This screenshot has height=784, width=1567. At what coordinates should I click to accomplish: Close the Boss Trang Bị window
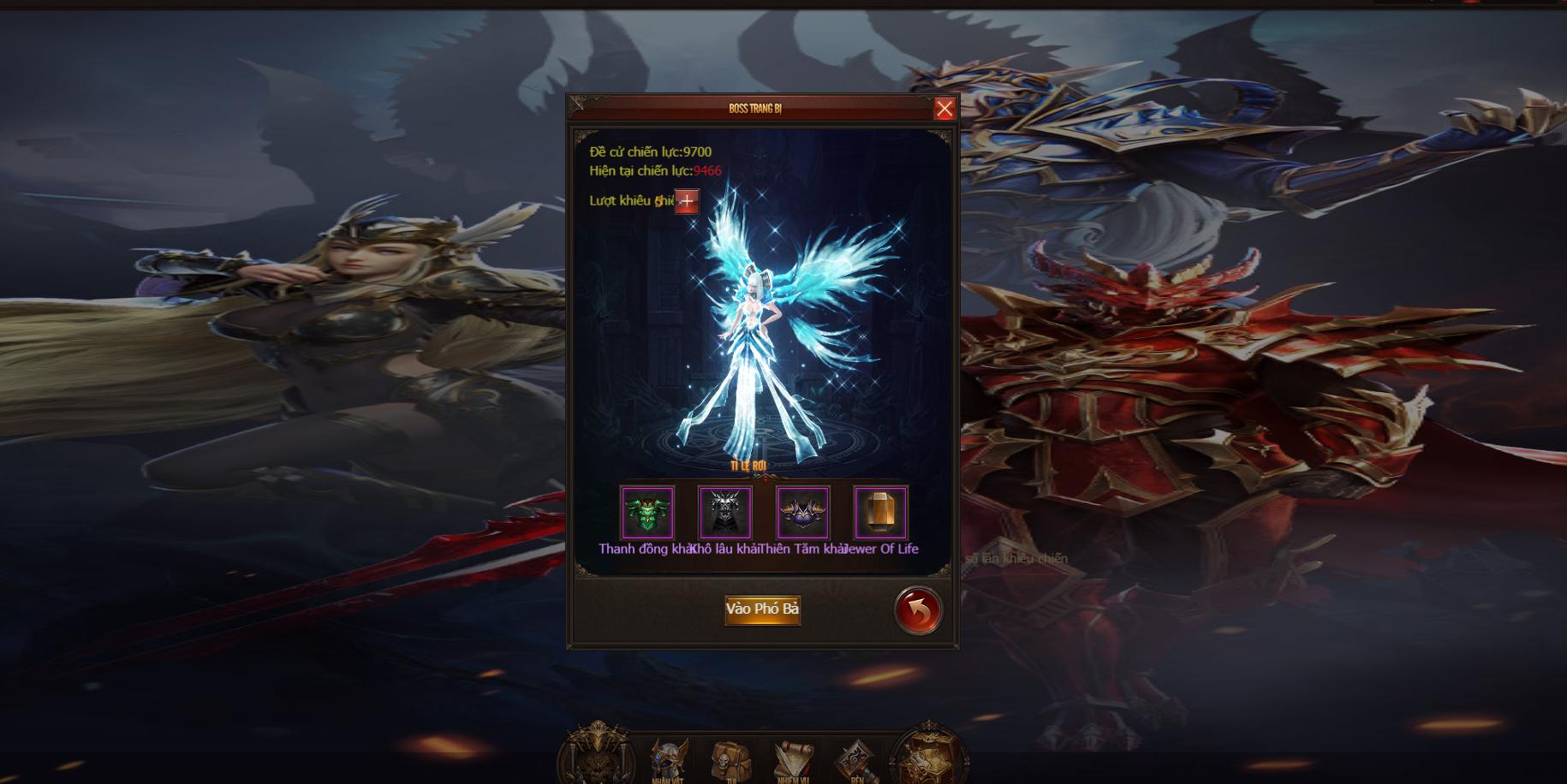coord(944,109)
